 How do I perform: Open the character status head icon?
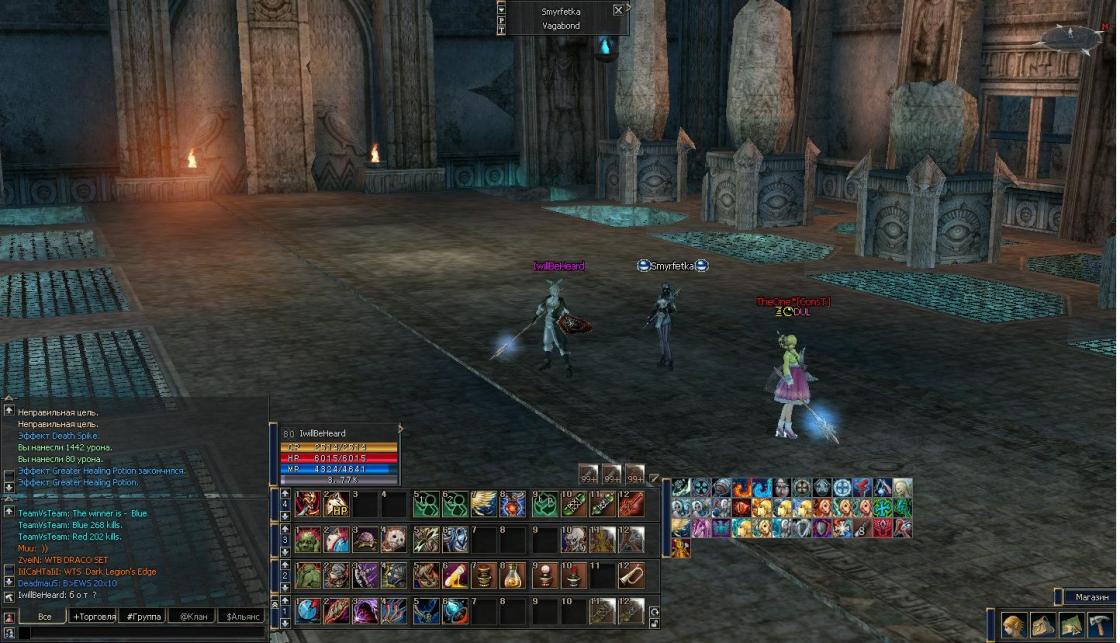pyautogui.click(x=1014, y=625)
